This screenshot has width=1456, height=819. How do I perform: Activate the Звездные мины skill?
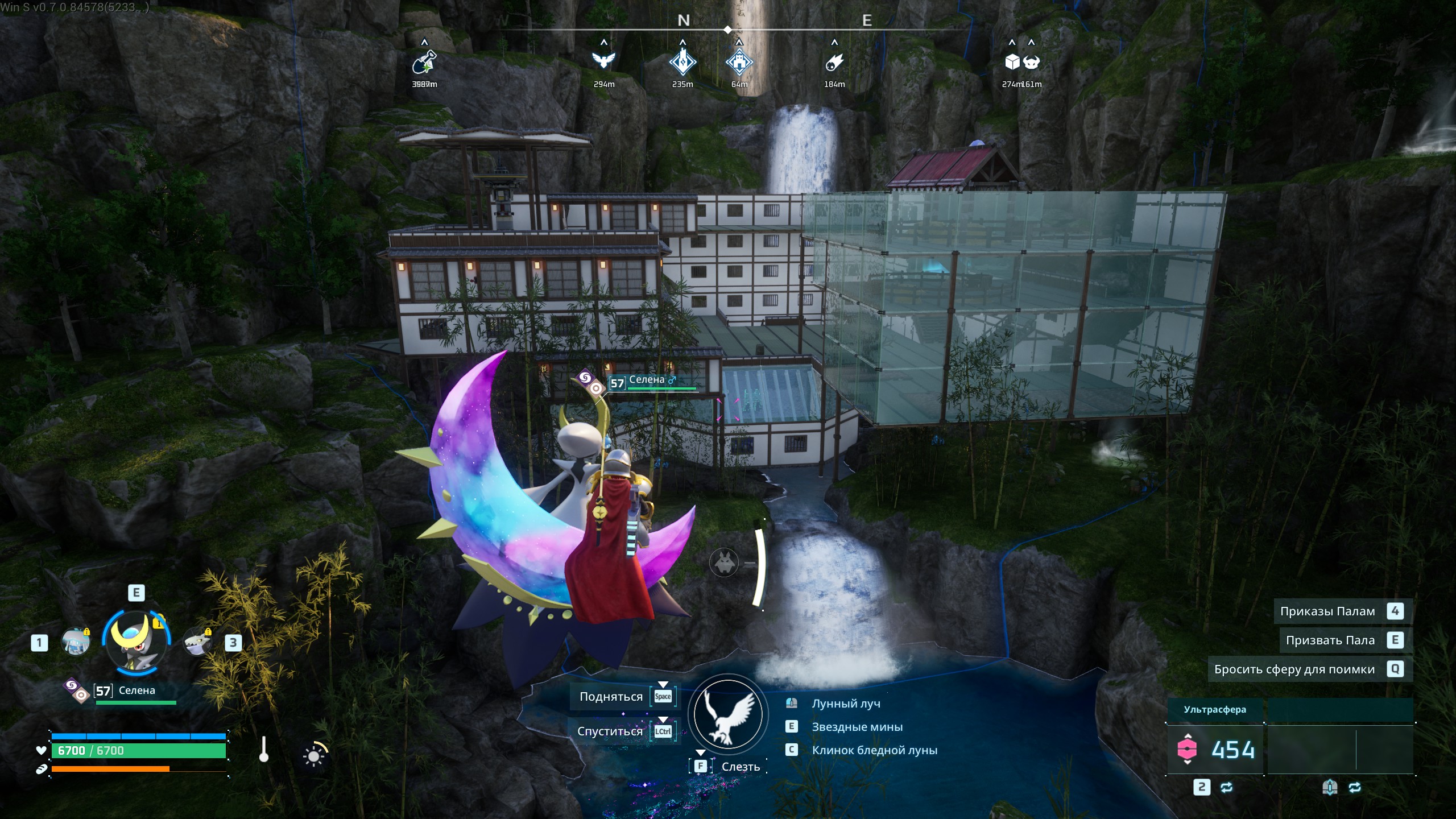857,727
